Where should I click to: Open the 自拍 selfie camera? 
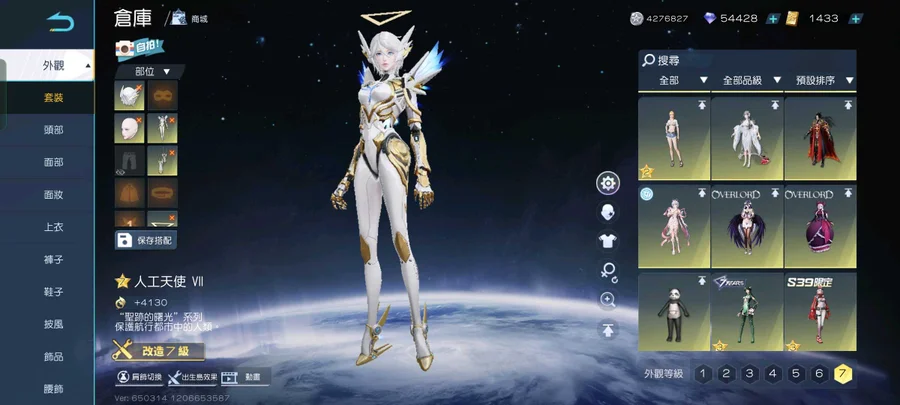click(136, 47)
